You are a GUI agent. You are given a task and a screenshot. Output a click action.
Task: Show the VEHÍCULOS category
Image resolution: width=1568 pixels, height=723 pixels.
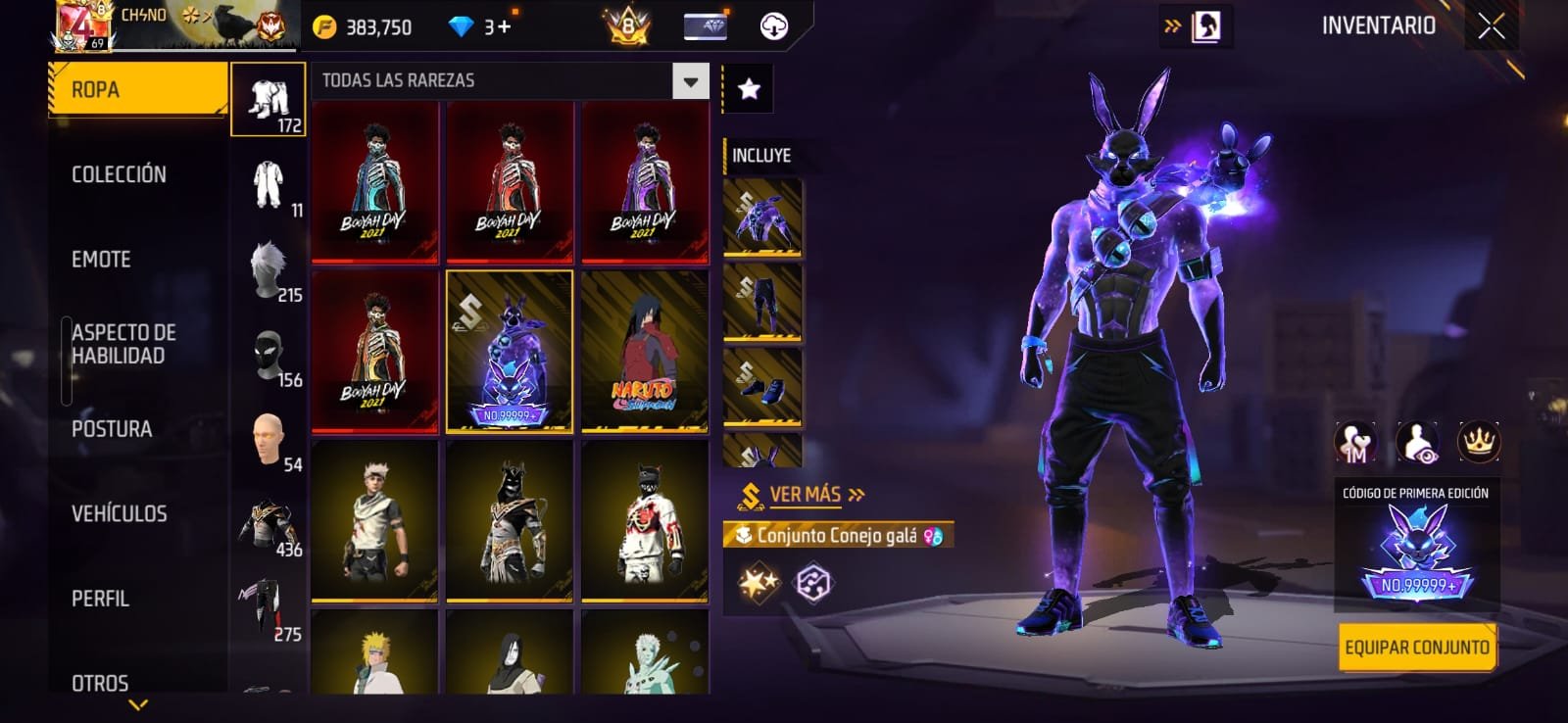point(119,513)
